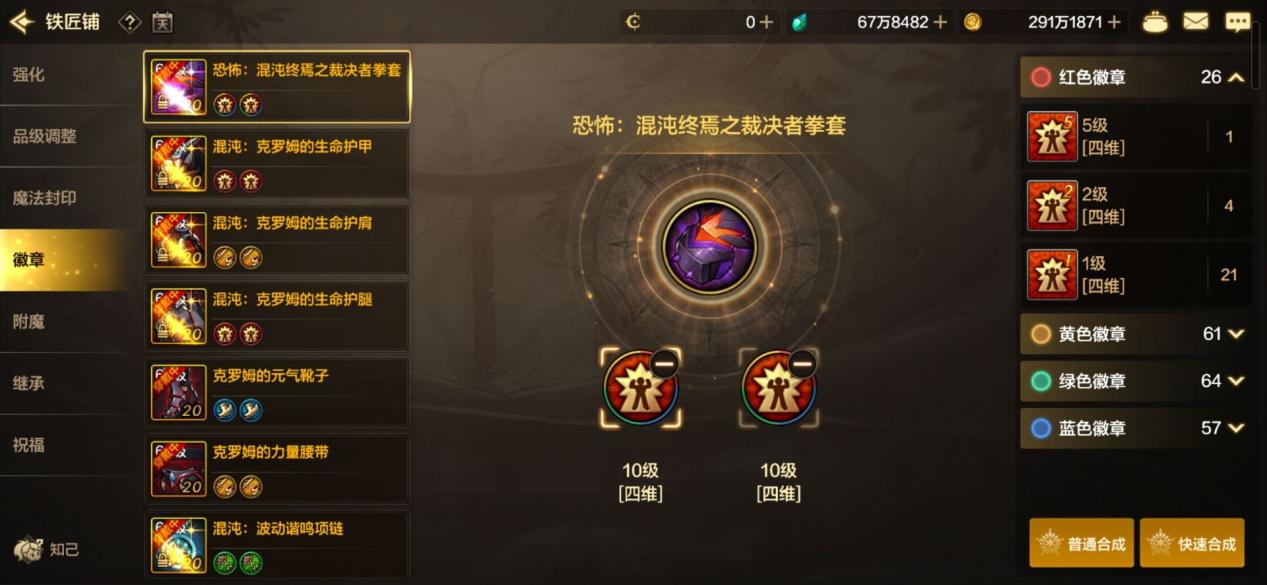Expand the 蓝色徽章 category
The image size is (1267, 585).
1236,428
